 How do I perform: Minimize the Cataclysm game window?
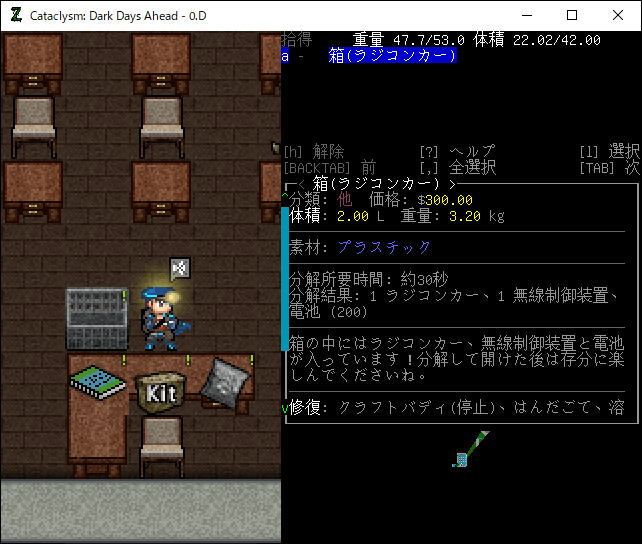click(x=526, y=15)
